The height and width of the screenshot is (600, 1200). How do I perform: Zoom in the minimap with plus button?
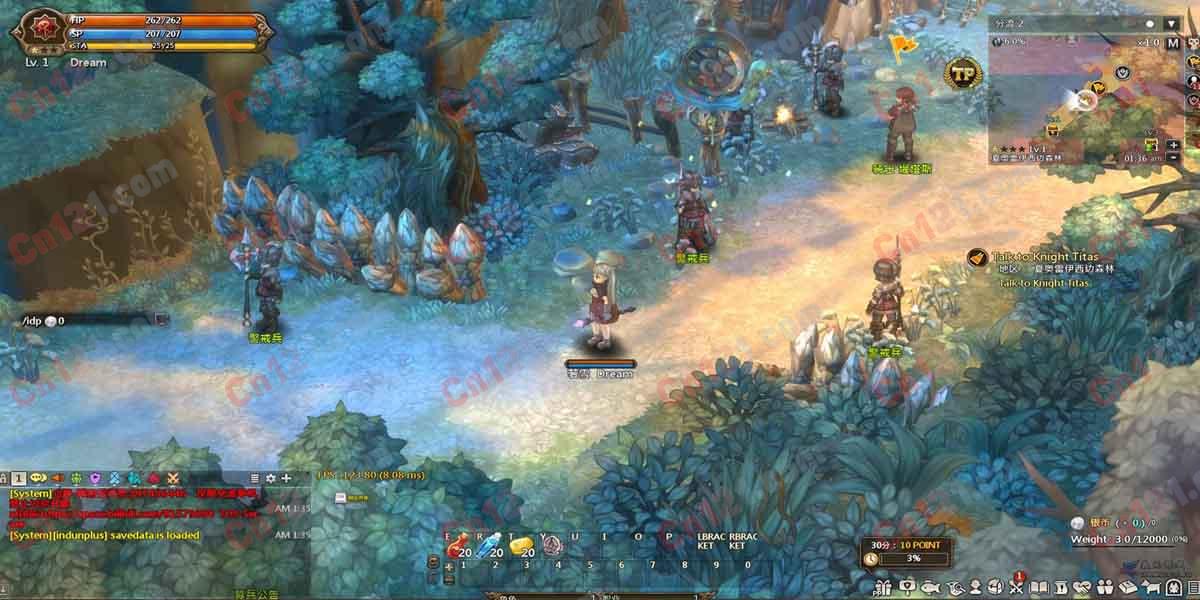(1172, 145)
